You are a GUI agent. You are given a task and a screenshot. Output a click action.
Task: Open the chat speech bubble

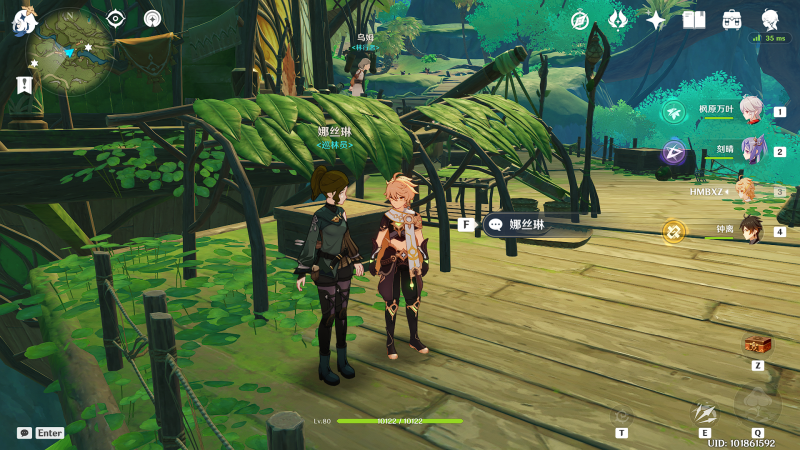click(x=24, y=433)
